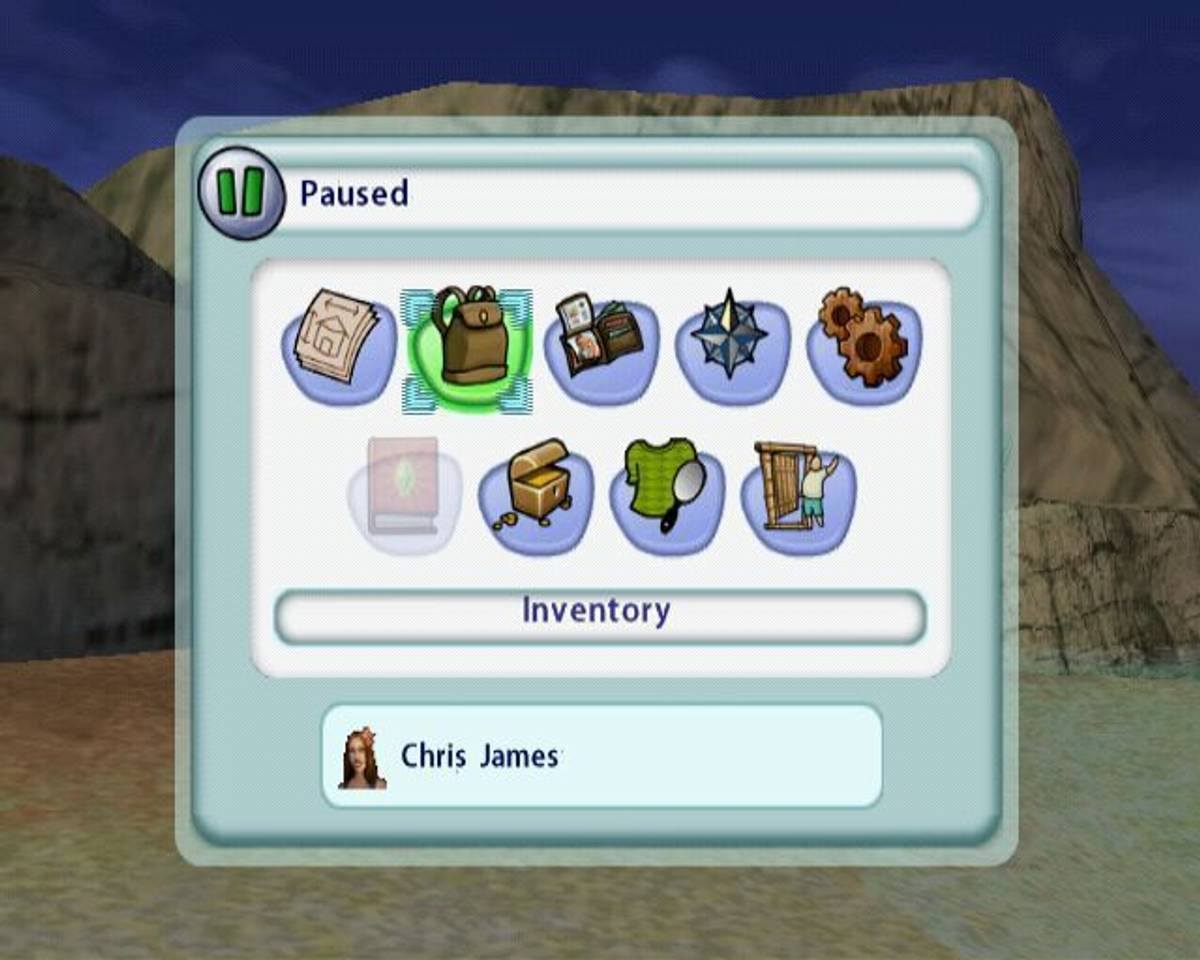
Task: Select the Chris James character bar
Action: tap(601, 756)
